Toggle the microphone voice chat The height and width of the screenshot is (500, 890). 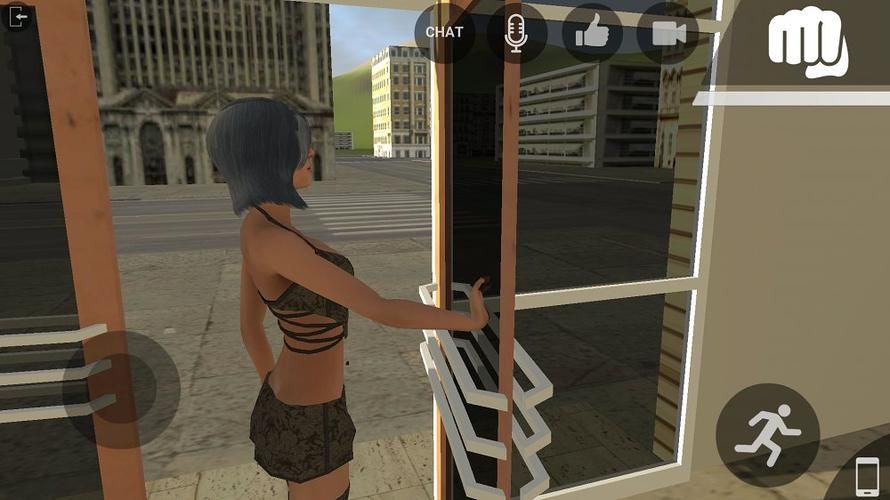coord(517,32)
